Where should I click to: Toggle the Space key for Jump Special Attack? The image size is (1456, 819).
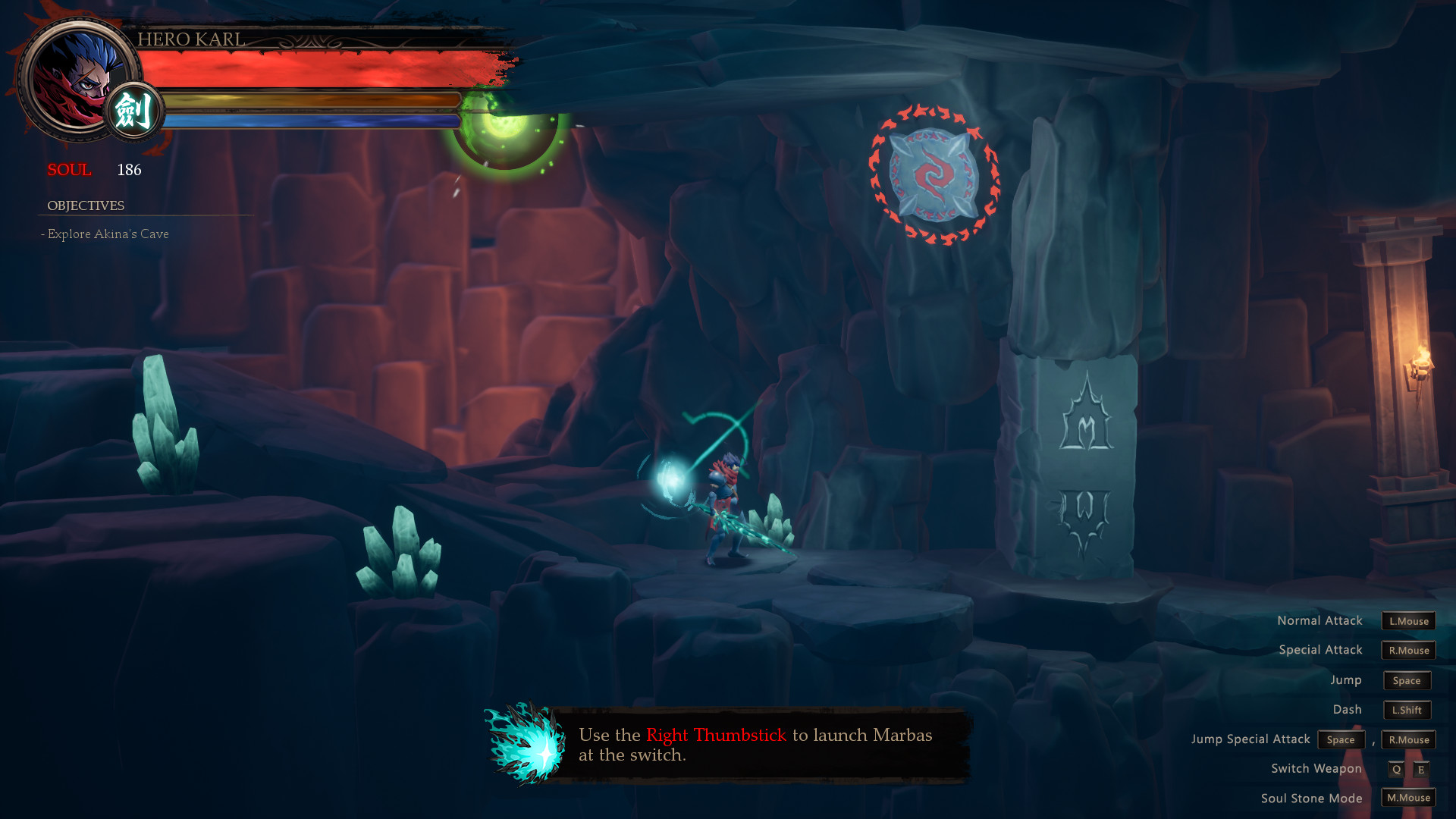(x=1341, y=739)
